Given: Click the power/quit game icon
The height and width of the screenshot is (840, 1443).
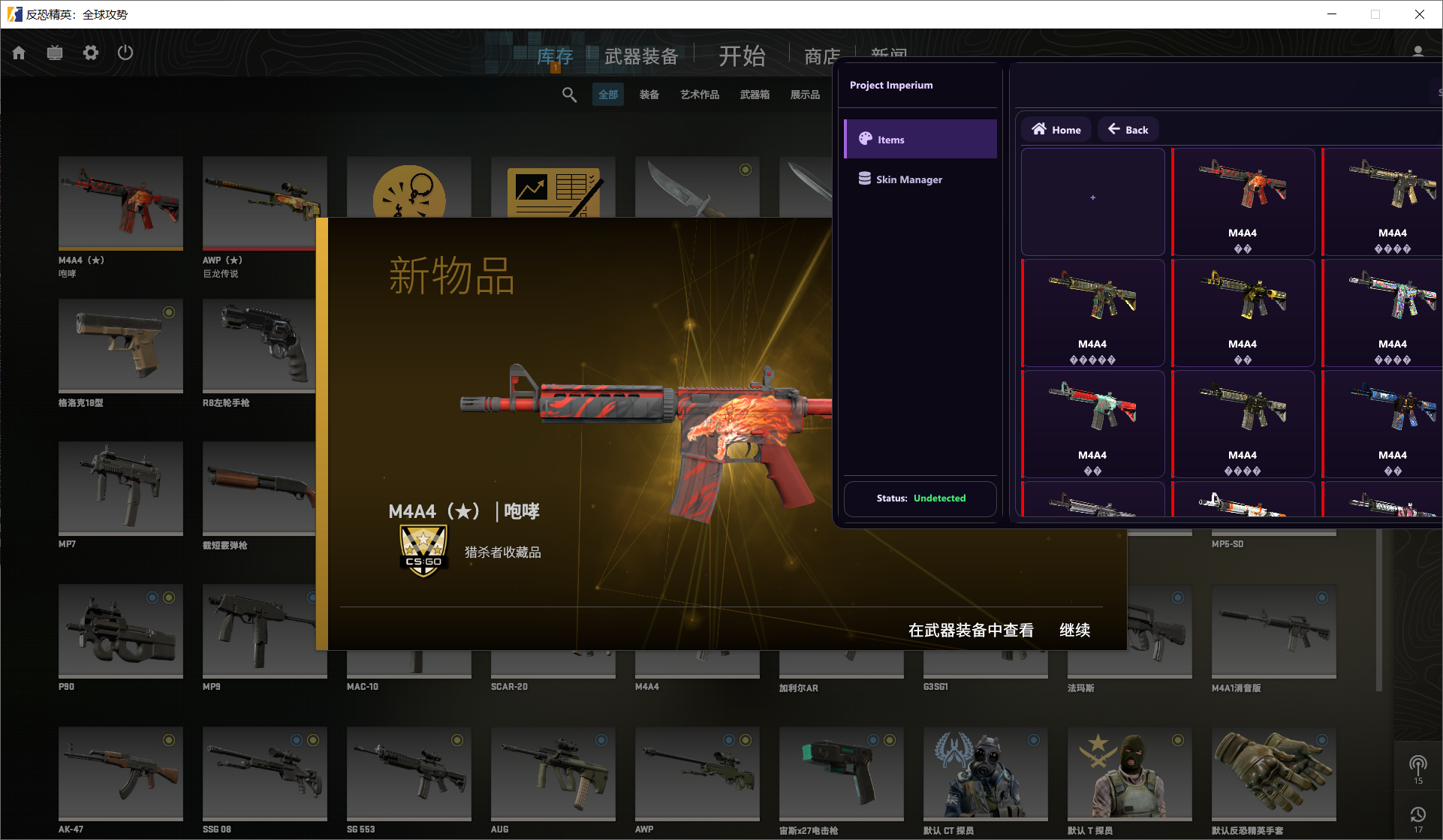Looking at the screenshot, I should [125, 53].
